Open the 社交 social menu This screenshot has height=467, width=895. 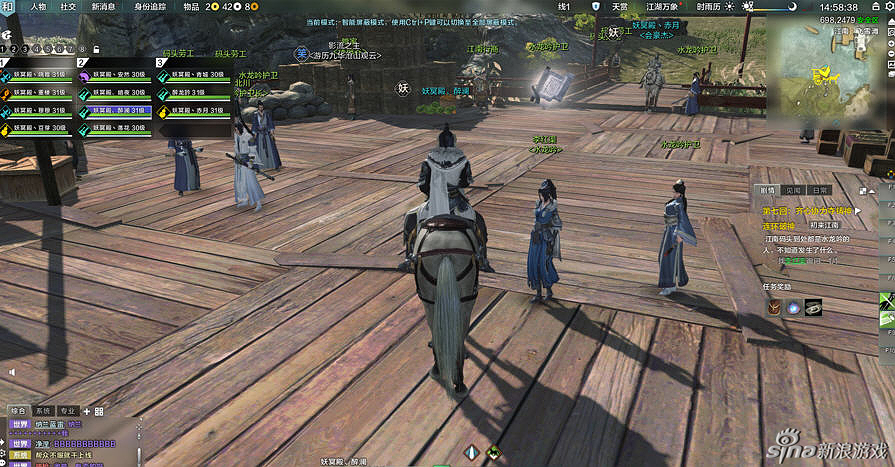68,6
